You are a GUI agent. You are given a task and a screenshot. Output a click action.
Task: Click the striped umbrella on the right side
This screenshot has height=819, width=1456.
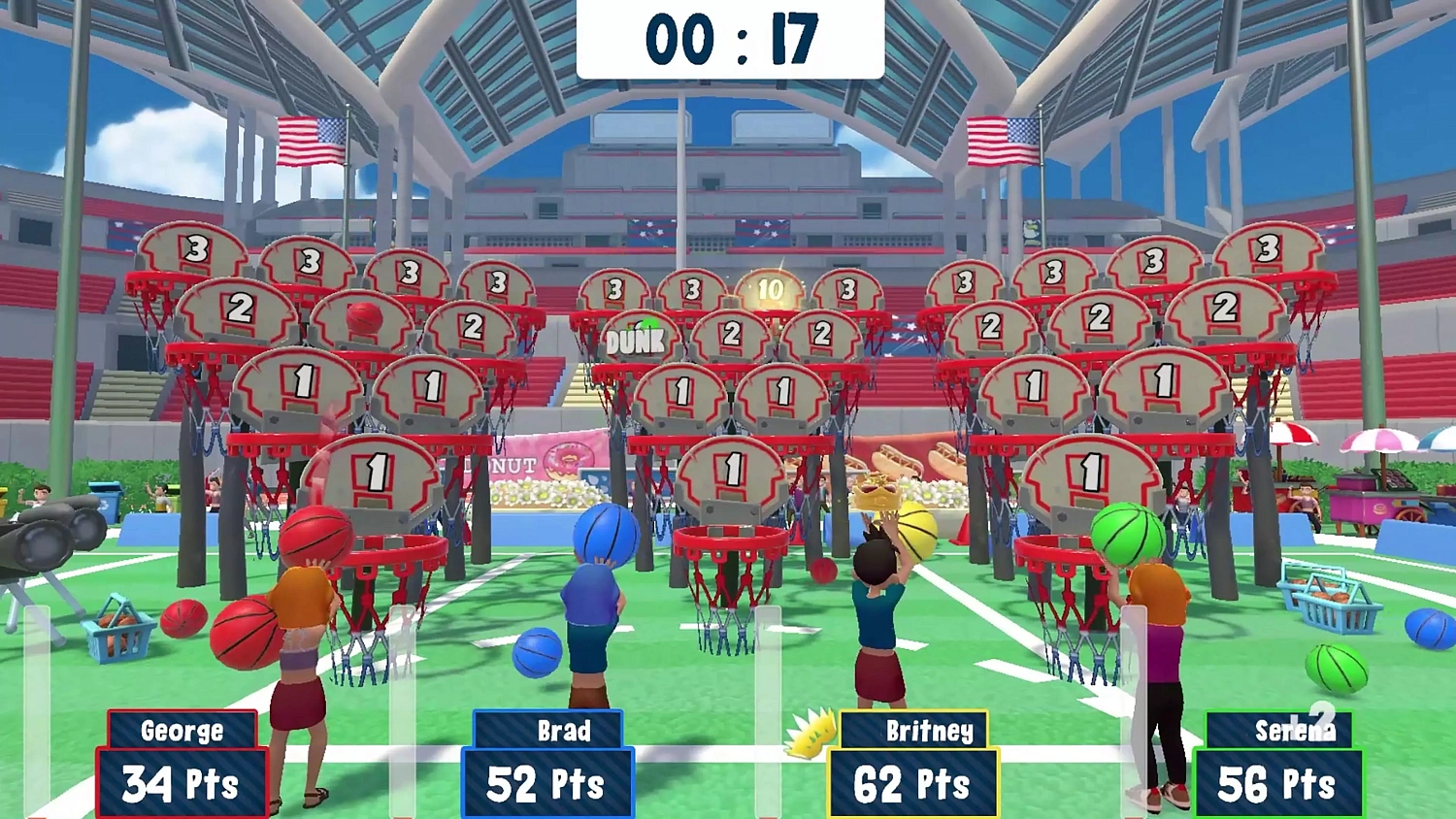1292,434
